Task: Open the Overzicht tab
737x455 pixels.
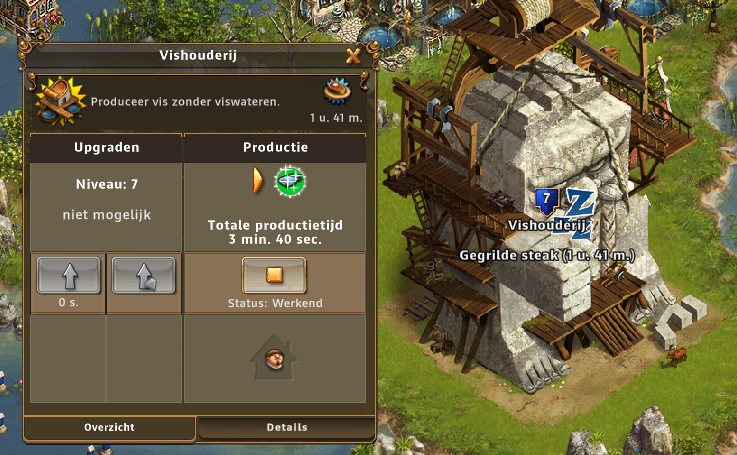Action: (x=109, y=428)
